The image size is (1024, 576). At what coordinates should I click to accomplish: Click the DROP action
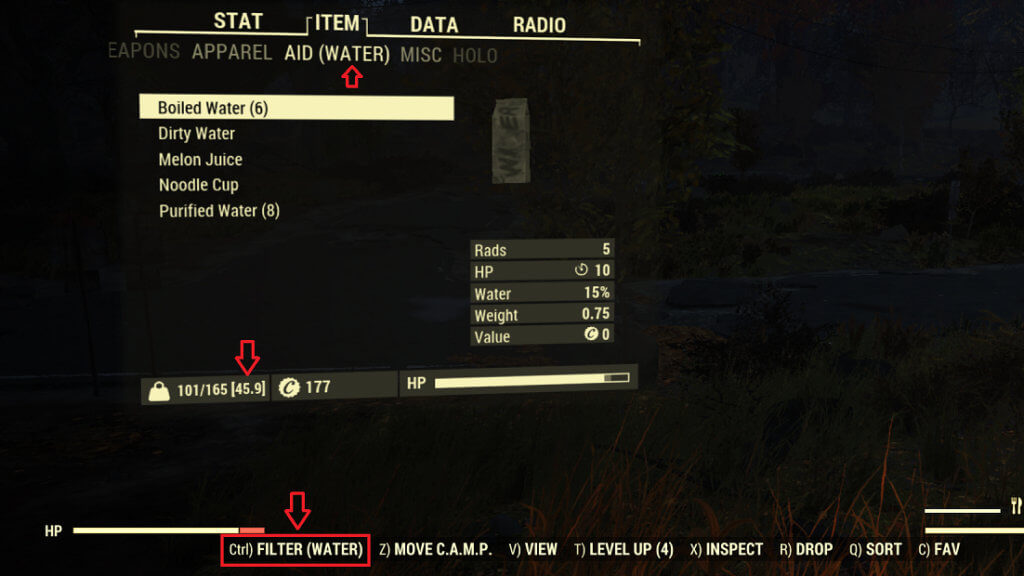(806, 549)
